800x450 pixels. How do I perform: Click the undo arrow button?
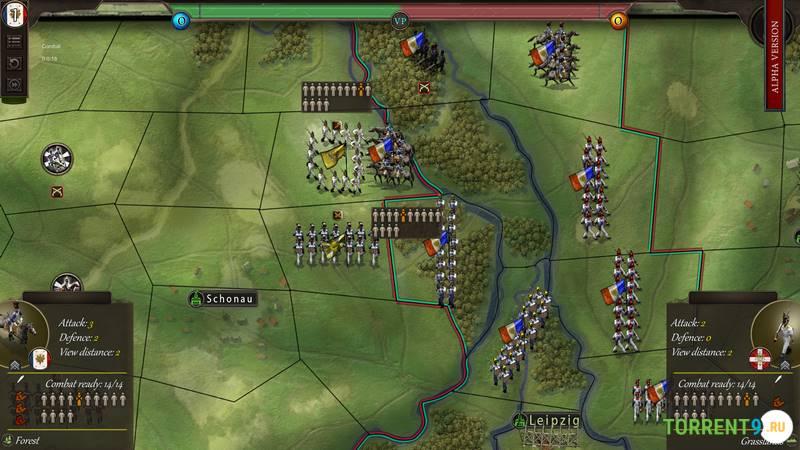point(15,63)
